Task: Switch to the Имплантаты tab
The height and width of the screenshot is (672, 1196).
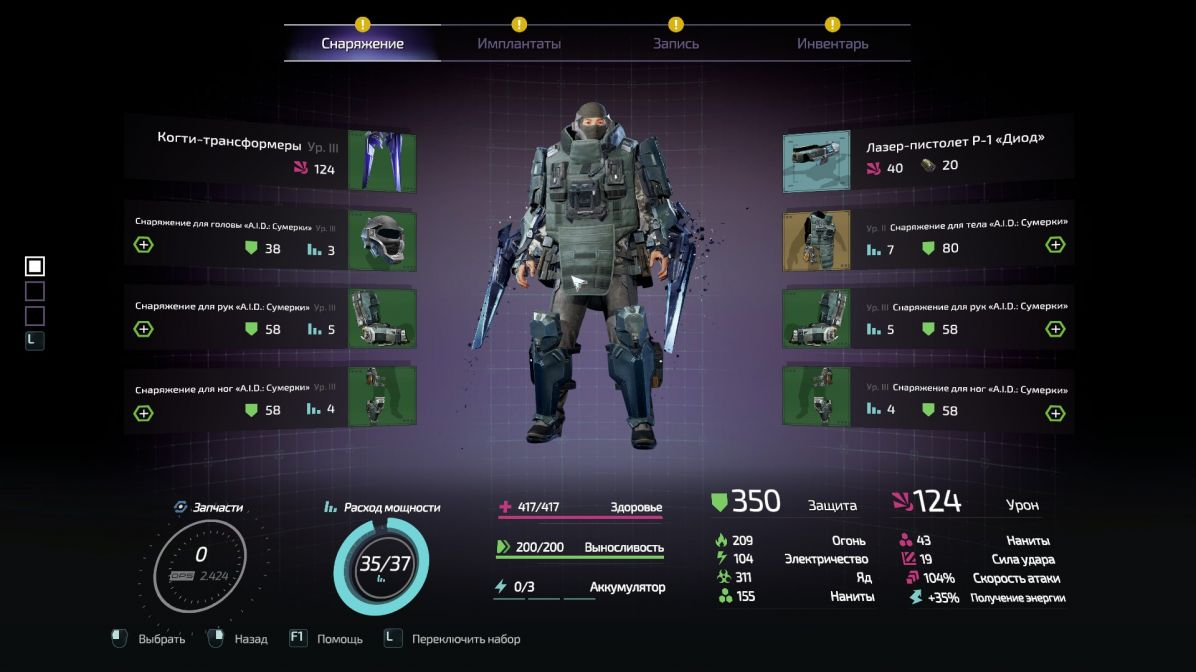Action: click(x=519, y=44)
